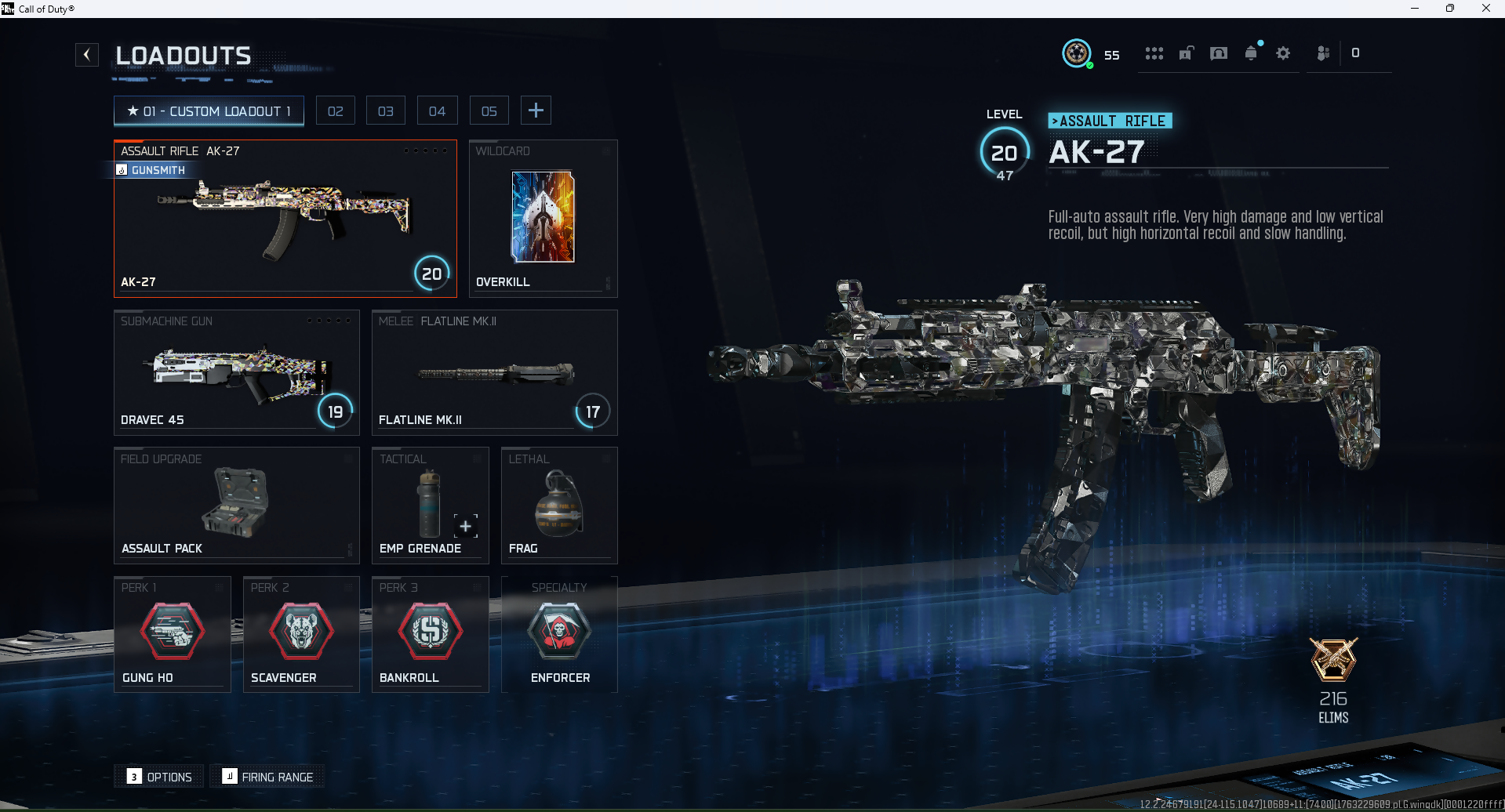This screenshot has height=812, width=1505.
Task: Open the Firing Range
Action: 268,777
